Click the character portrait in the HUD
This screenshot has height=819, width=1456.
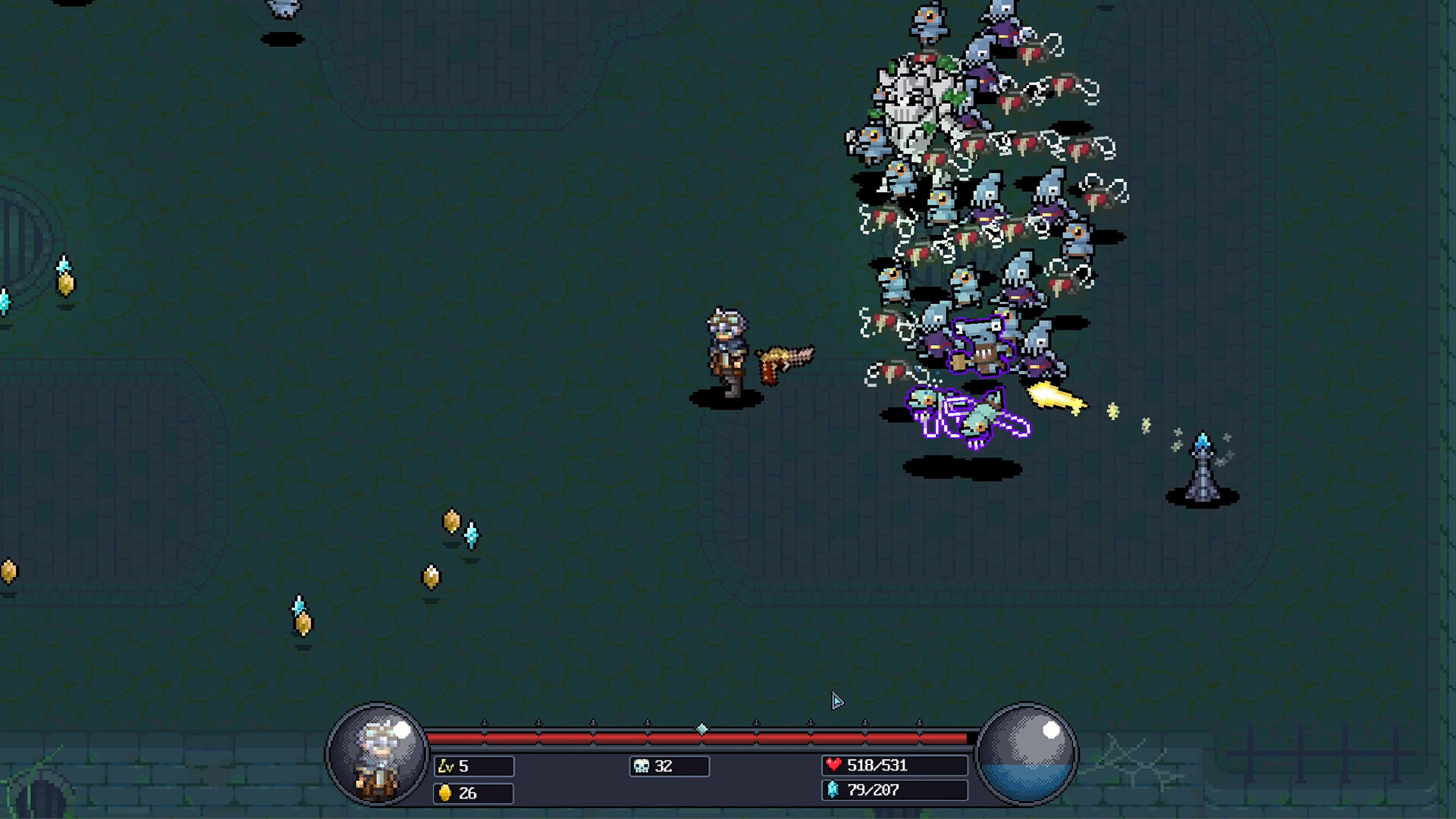(x=378, y=755)
